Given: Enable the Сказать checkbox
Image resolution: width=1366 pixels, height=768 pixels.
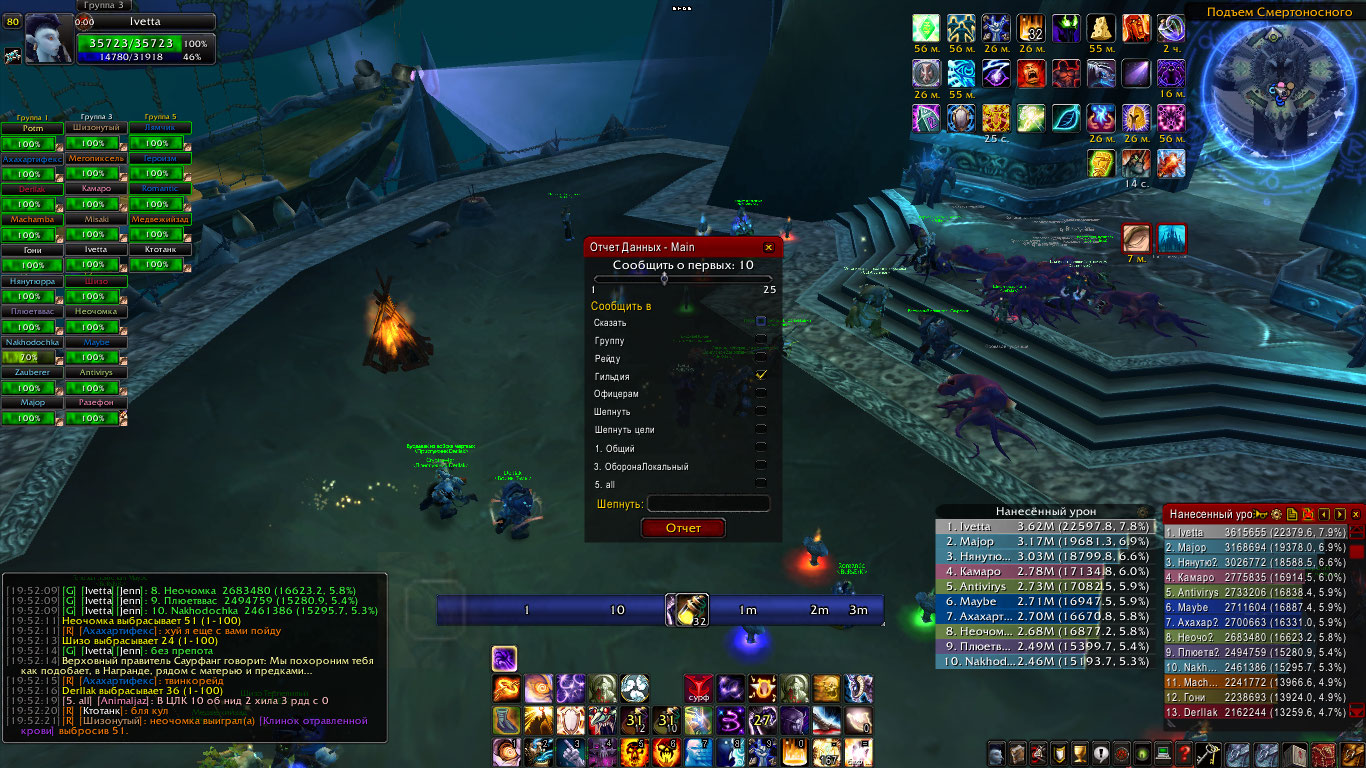Looking at the screenshot, I should pyautogui.click(x=761, y=321).
